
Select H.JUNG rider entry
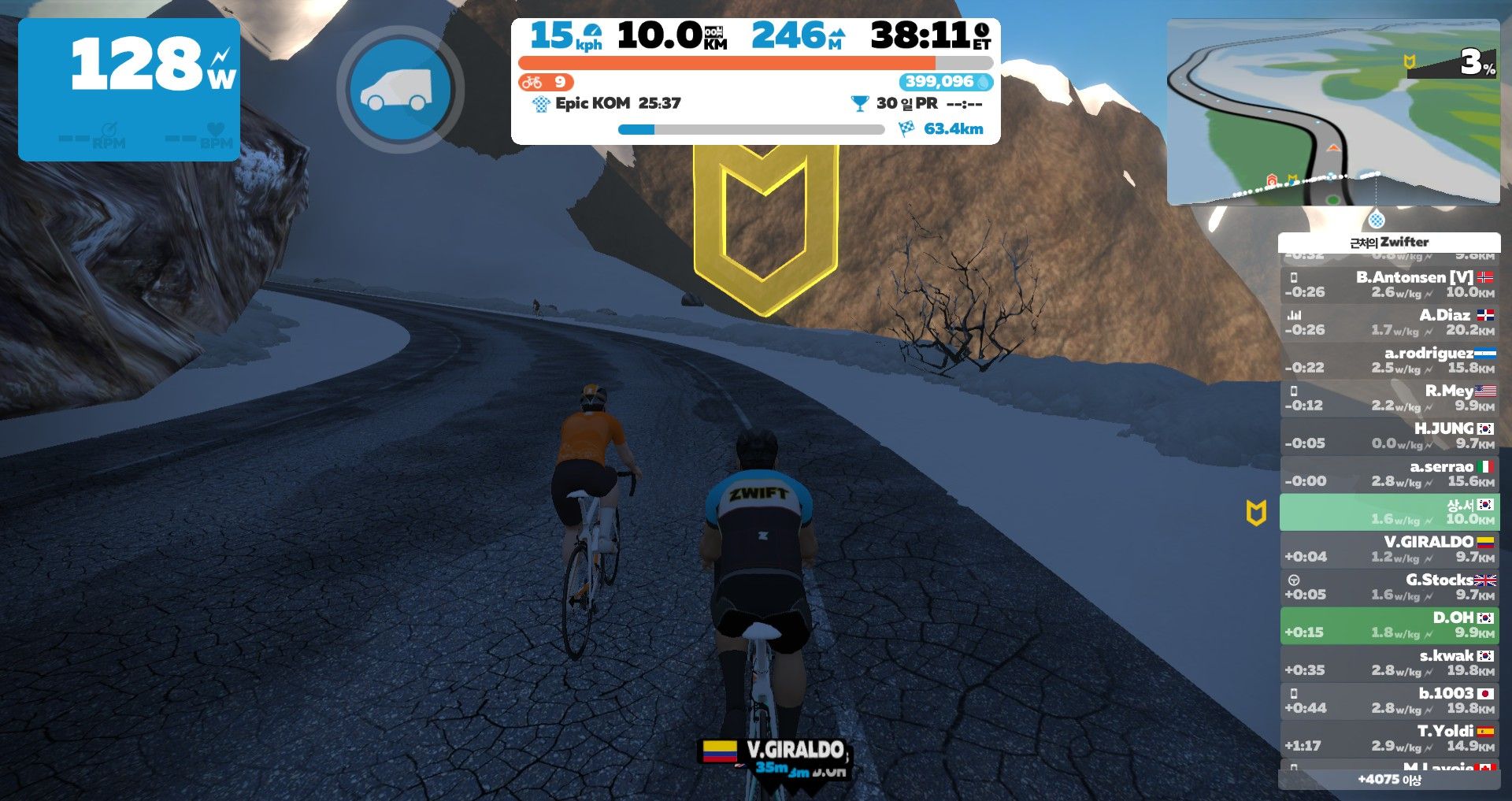point(1389,436)
